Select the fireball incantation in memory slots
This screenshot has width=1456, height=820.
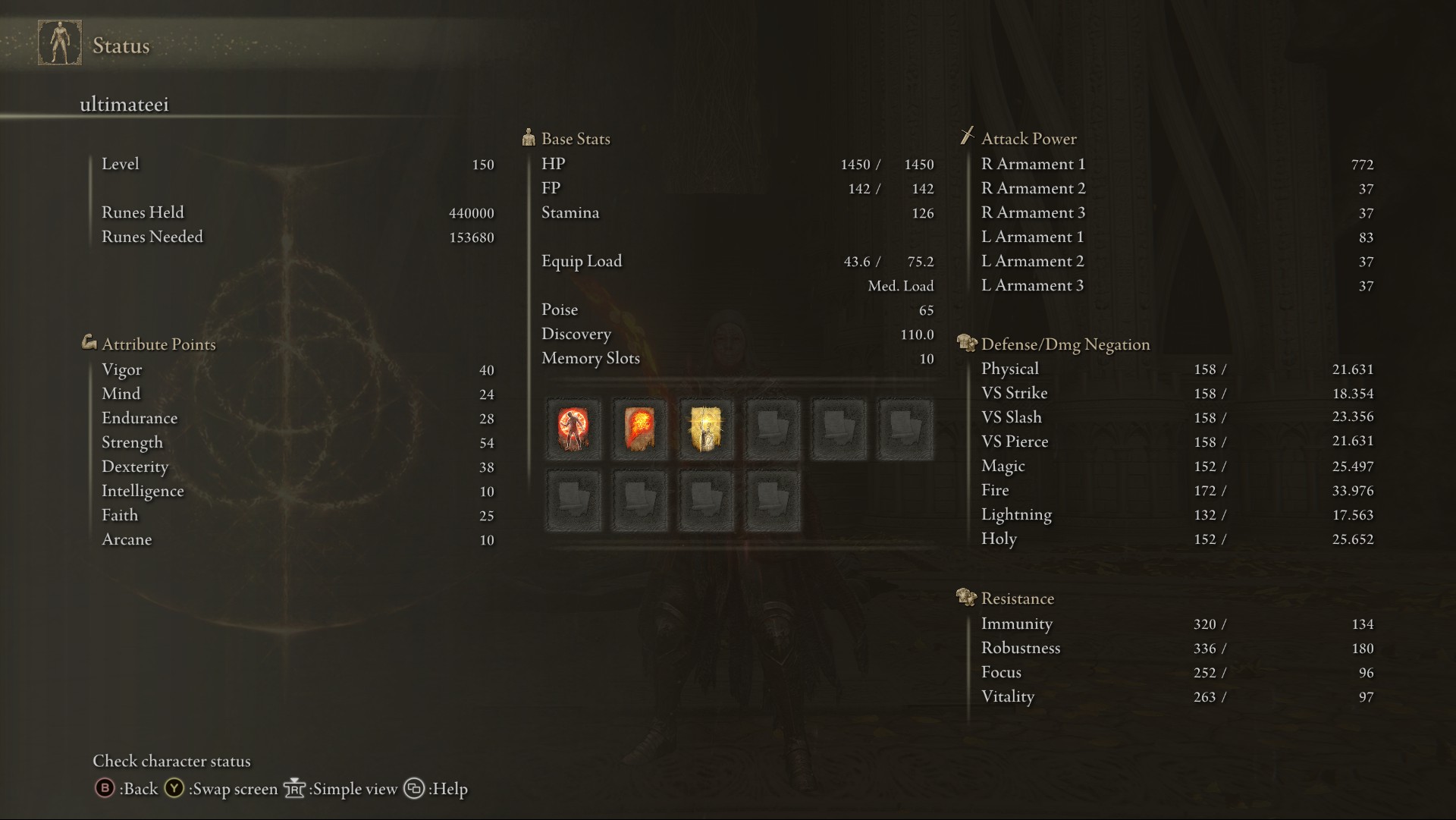pos(639,429)
